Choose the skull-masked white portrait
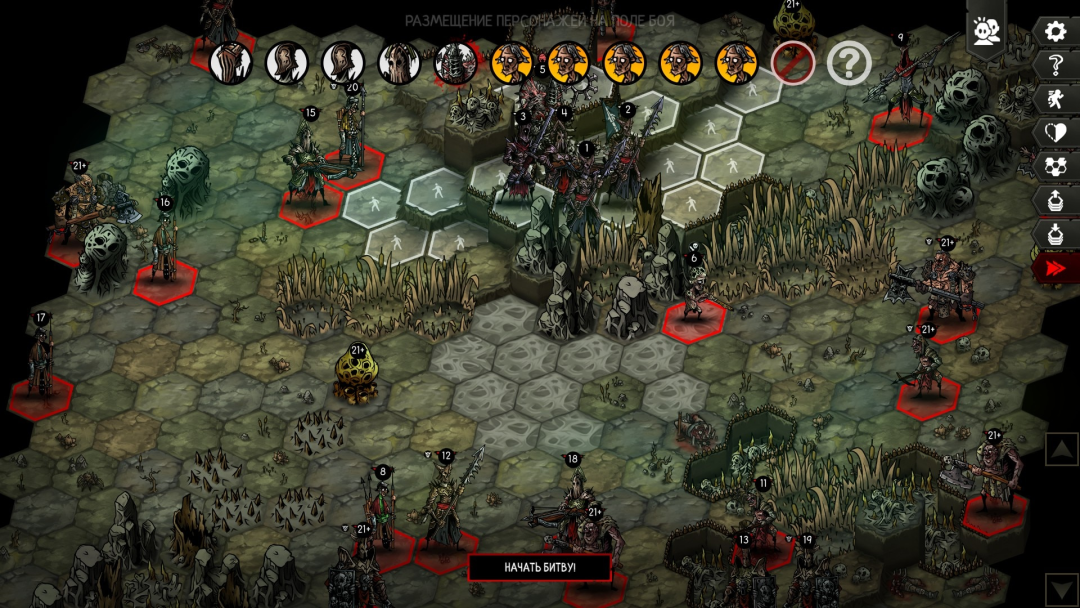Screen dimensions: 1080x608 (x=399, y=63)
